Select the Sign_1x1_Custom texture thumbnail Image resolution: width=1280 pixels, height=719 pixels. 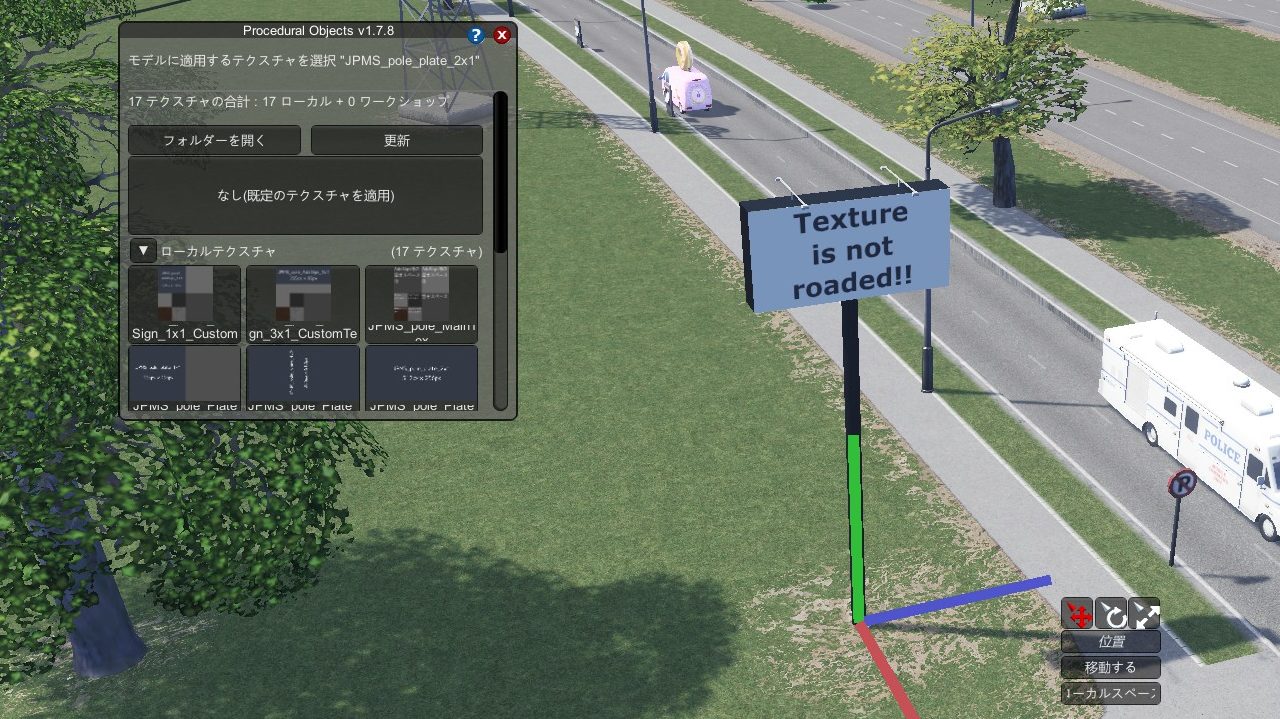click(x=185, y=302)
